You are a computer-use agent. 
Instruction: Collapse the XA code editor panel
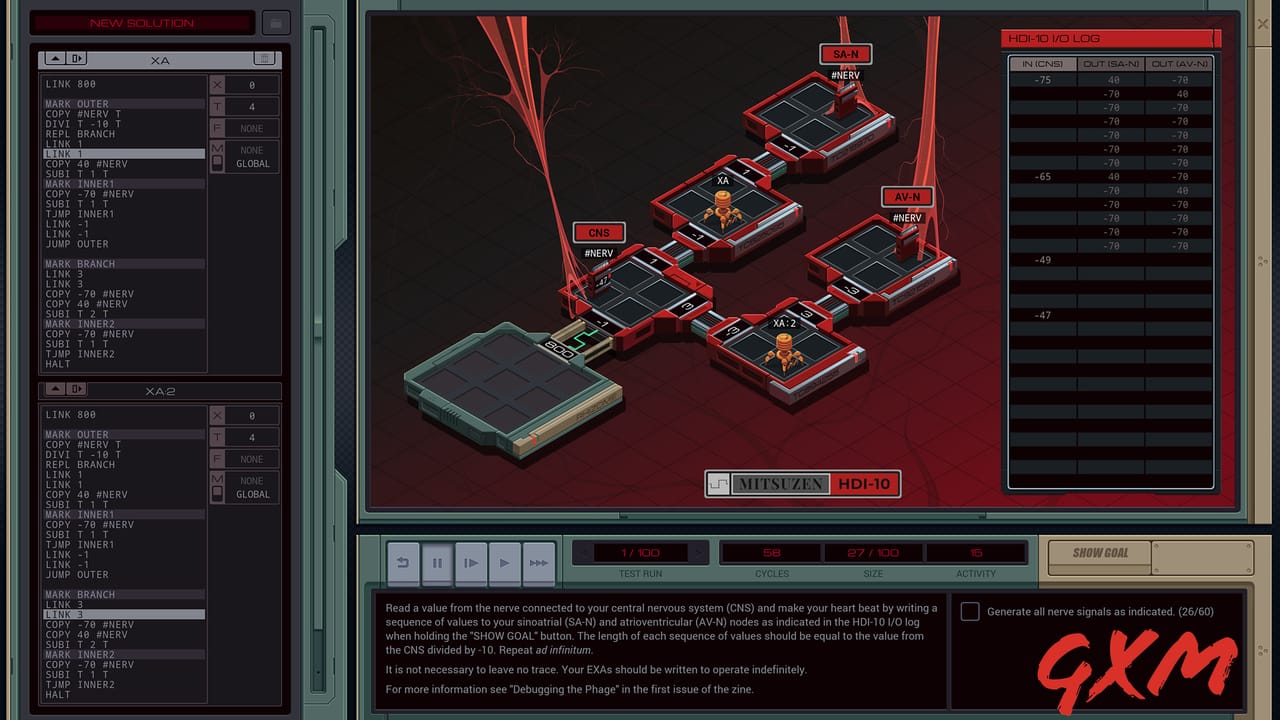click(55, 58)
